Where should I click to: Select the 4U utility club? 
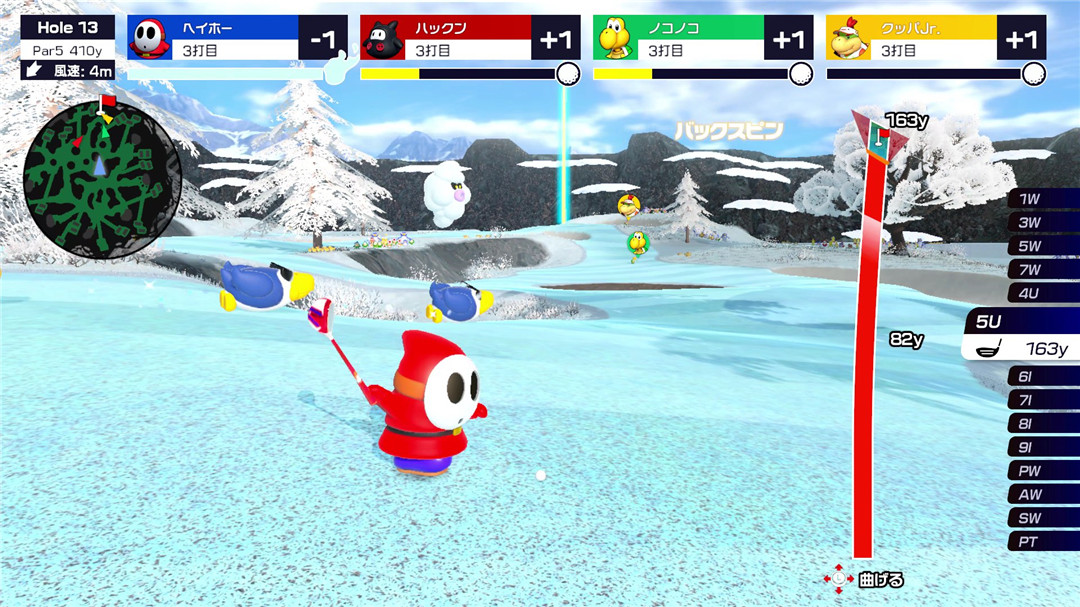click(x=1043, y=293)
